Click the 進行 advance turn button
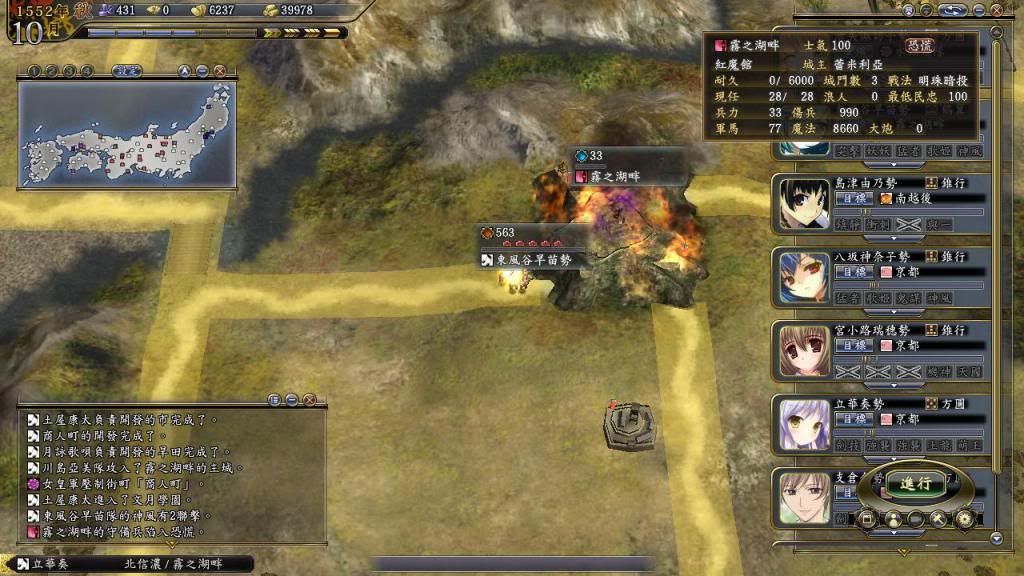The image size is (1024, 576). (x=915, y=484)
